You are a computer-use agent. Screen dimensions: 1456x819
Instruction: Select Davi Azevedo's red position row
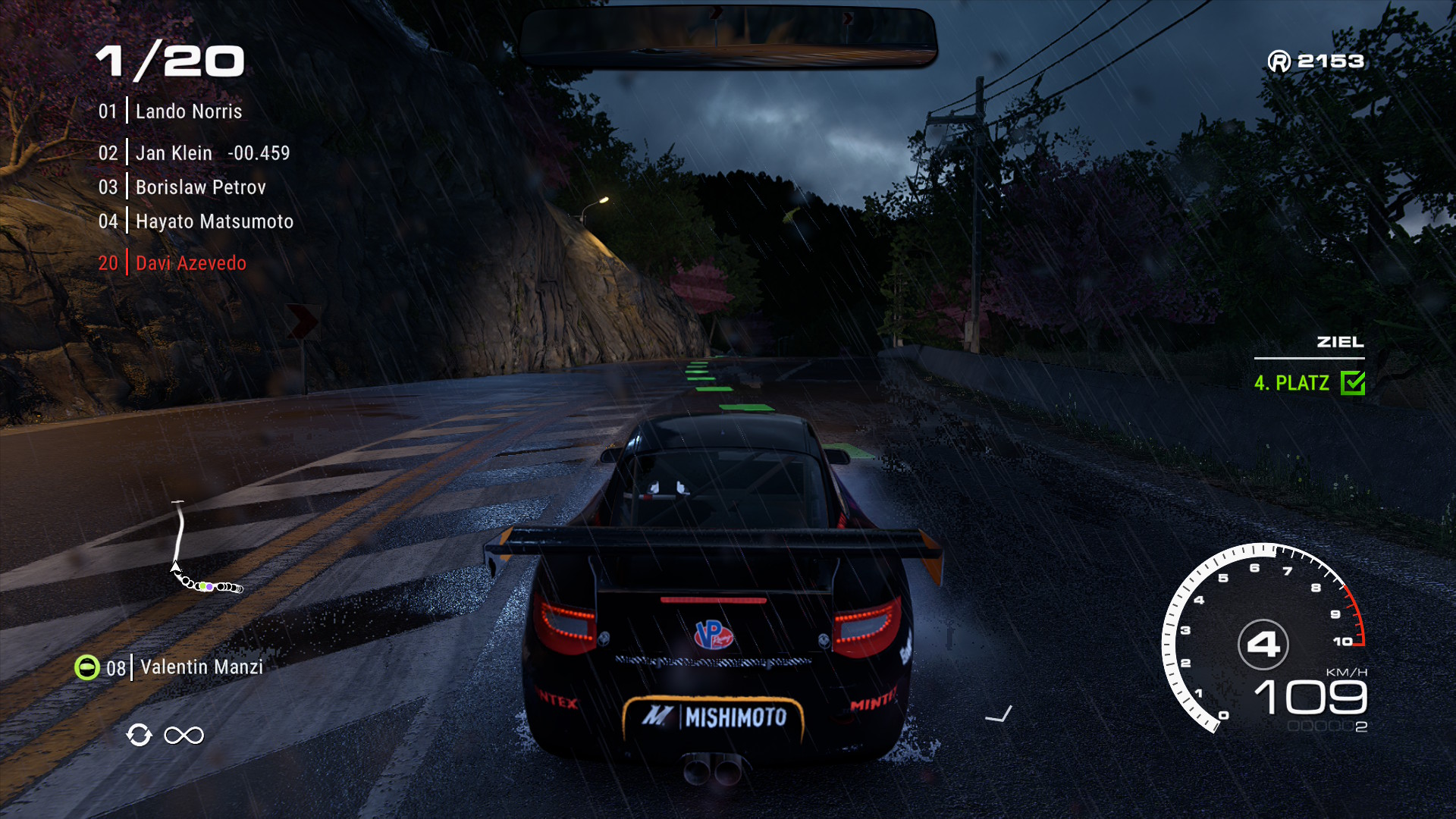click(190, 263)
